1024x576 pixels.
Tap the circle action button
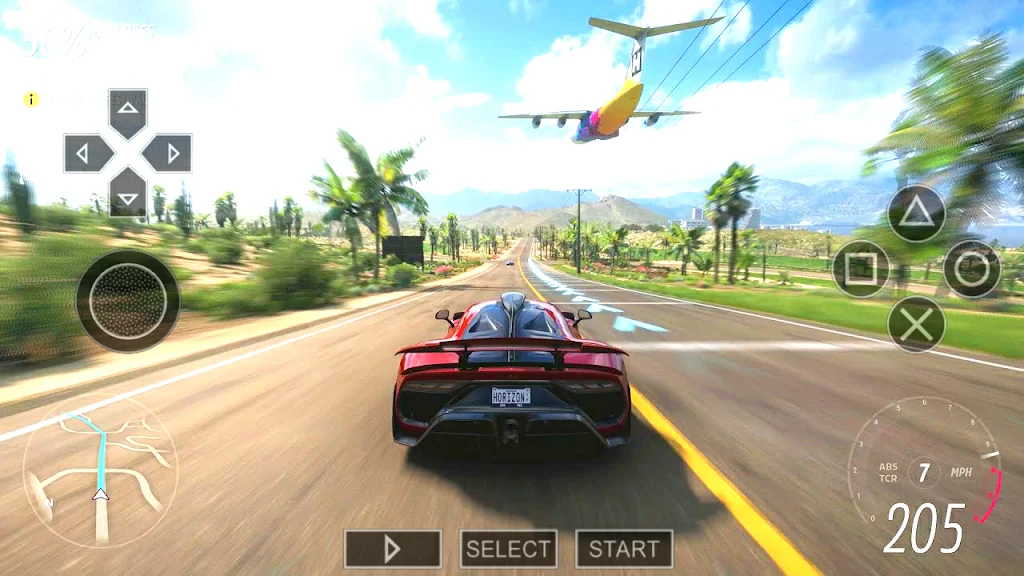972,269
